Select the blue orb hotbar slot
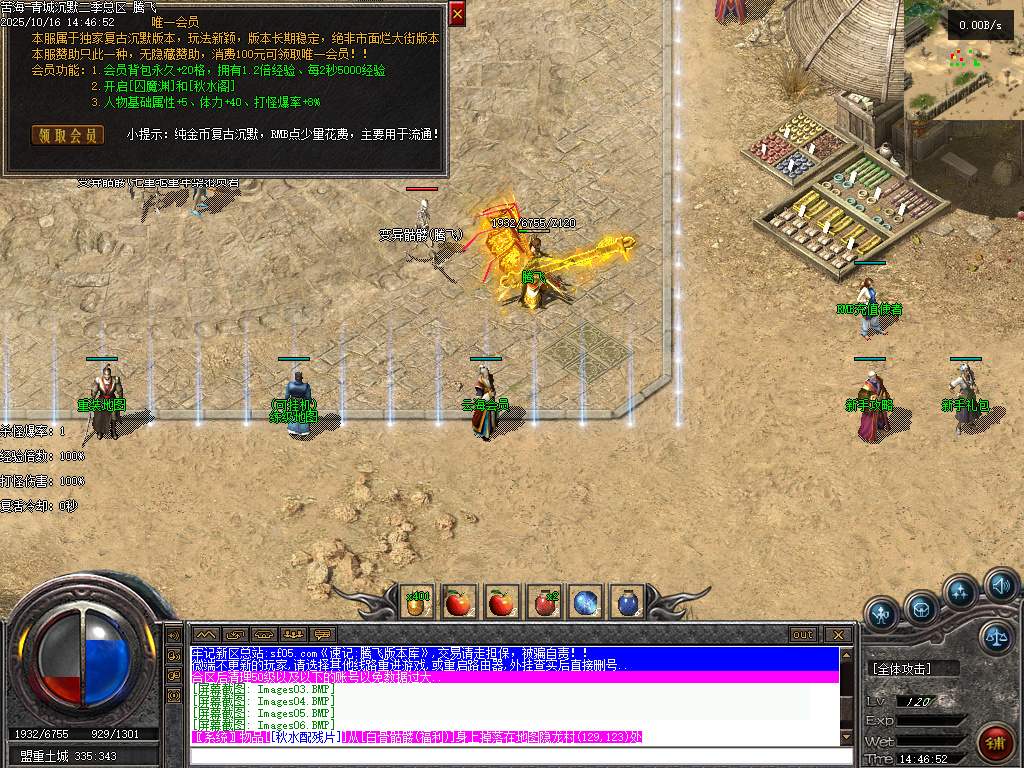1024x768 pixels. (x=586, y=602)
